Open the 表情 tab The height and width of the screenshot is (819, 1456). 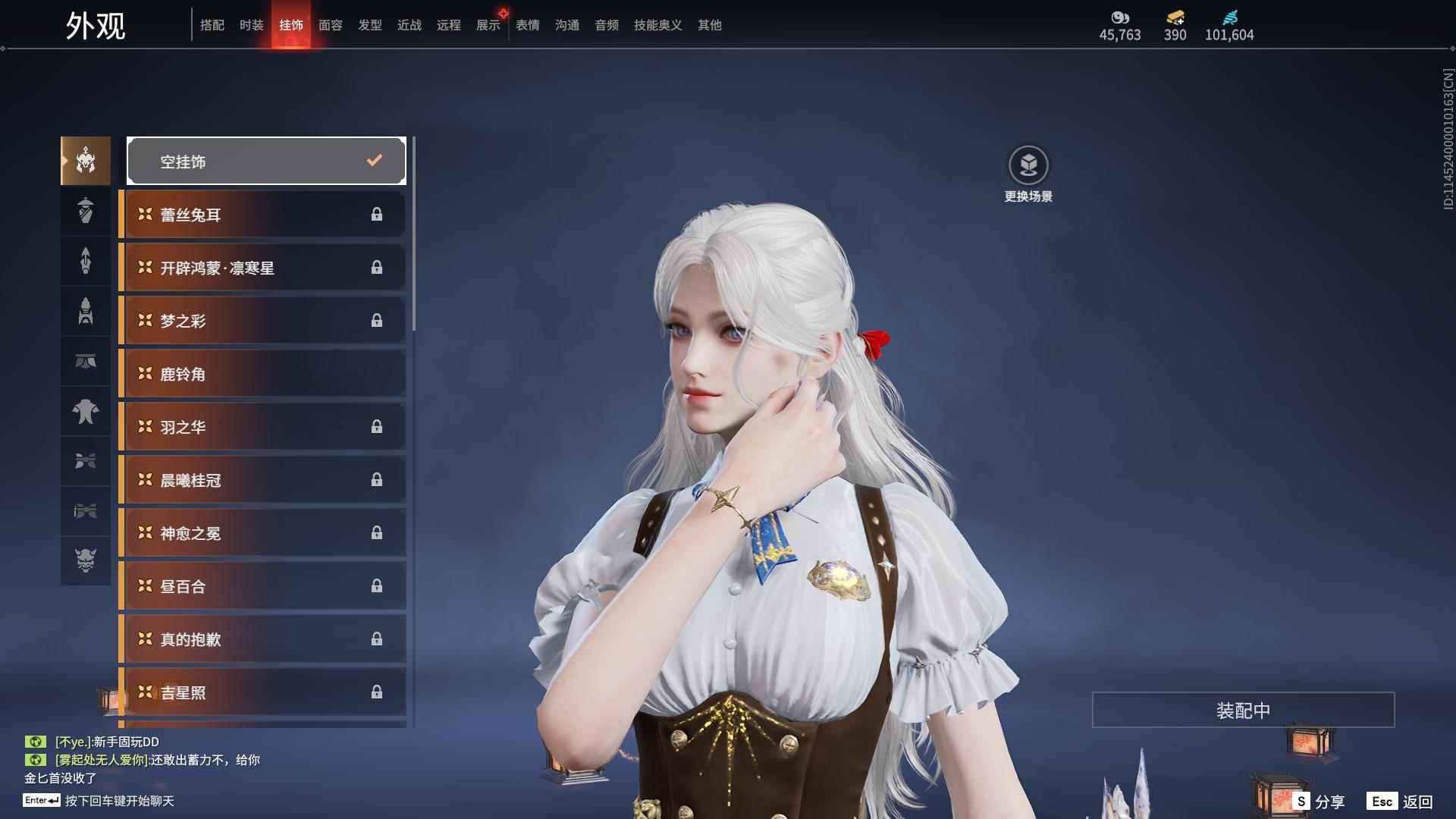click(x=528, y=25)
